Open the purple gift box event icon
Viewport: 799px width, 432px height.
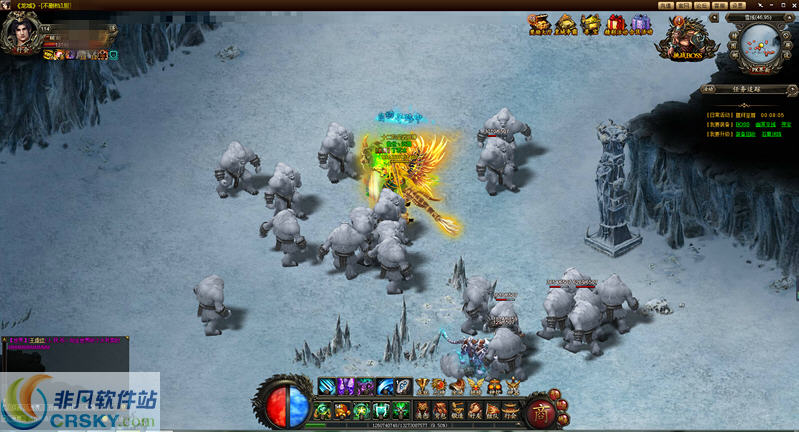pyautogui.click(x=640, y=22)
